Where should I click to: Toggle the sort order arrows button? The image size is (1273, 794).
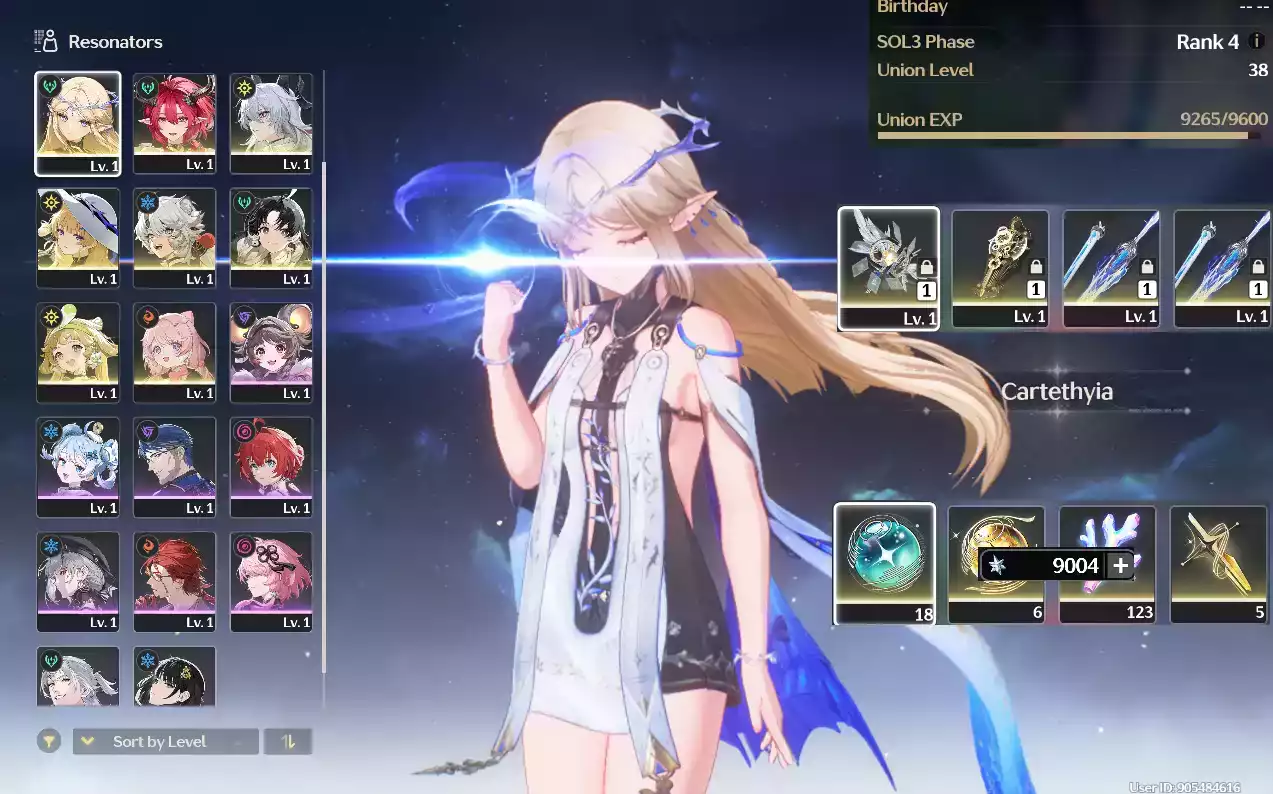point(289,741)
